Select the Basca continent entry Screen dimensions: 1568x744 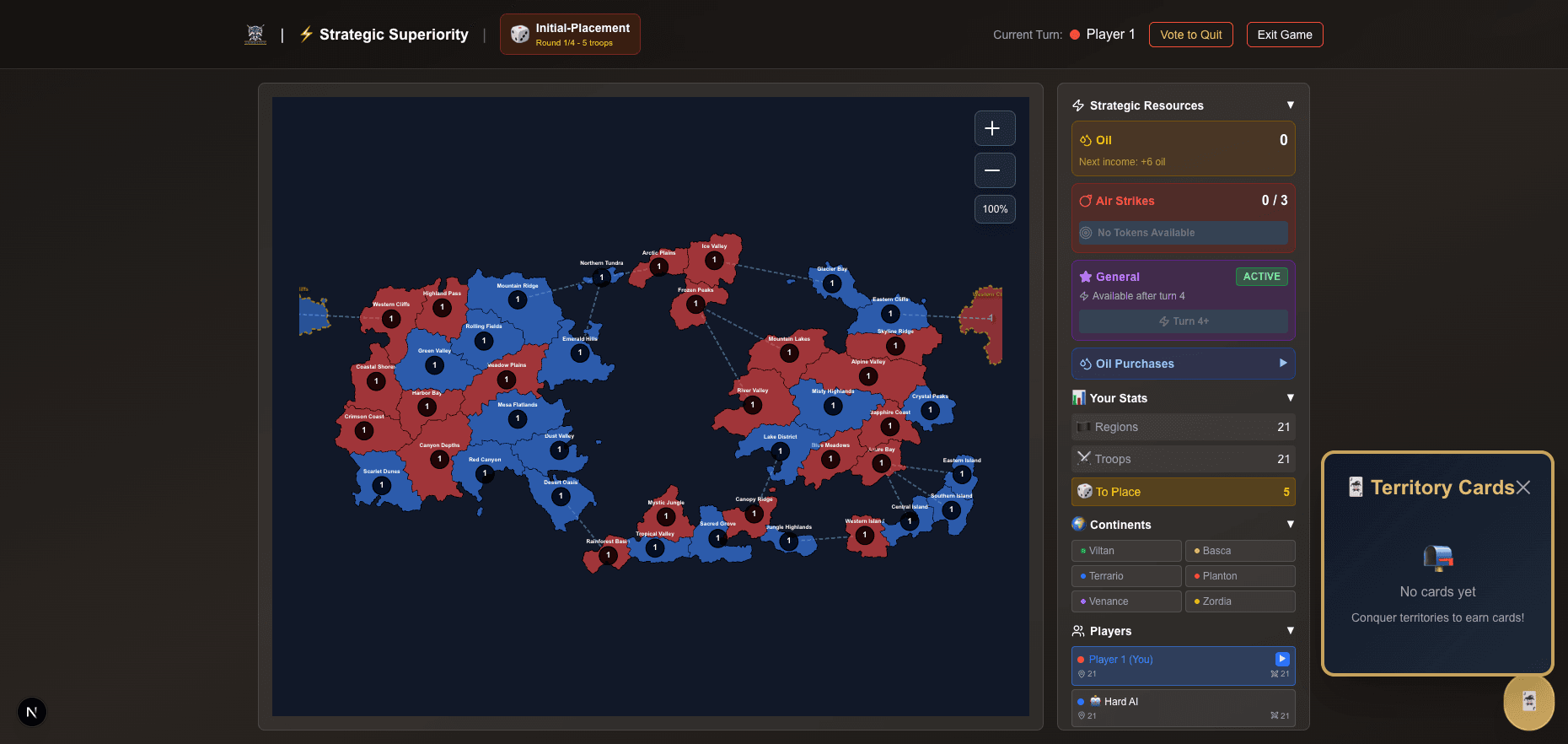pyautogui.click(x=1239, y=551)
